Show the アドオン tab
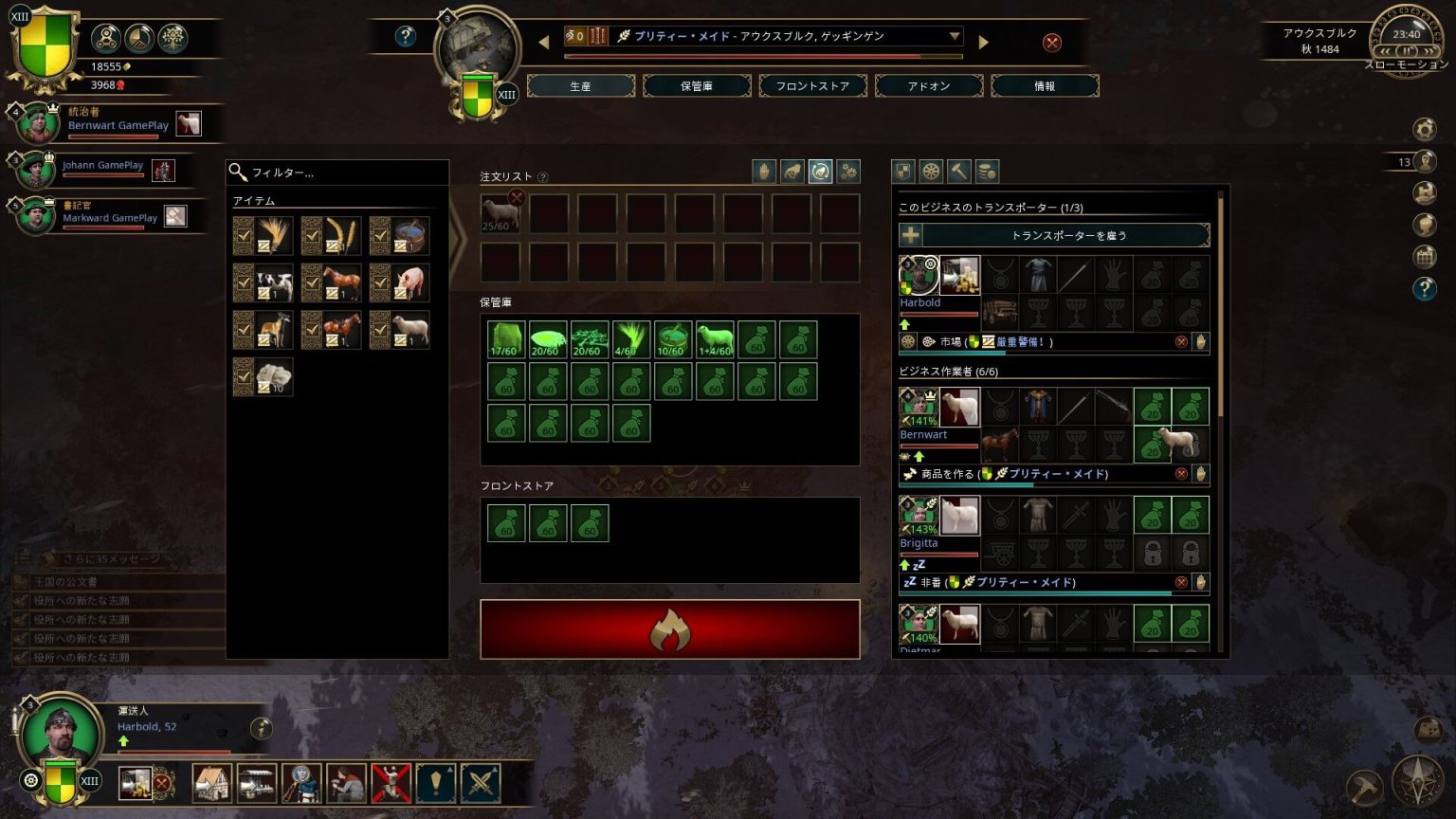Image resolution: width=1456 pixels, height=819 pixels. 929,86
